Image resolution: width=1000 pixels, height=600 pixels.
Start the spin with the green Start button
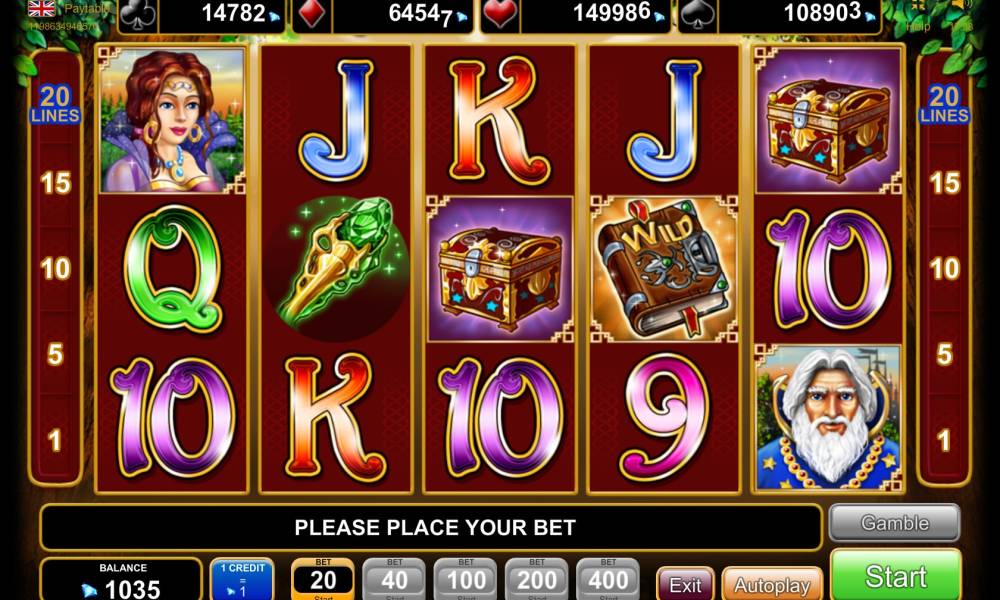(895, 576)
